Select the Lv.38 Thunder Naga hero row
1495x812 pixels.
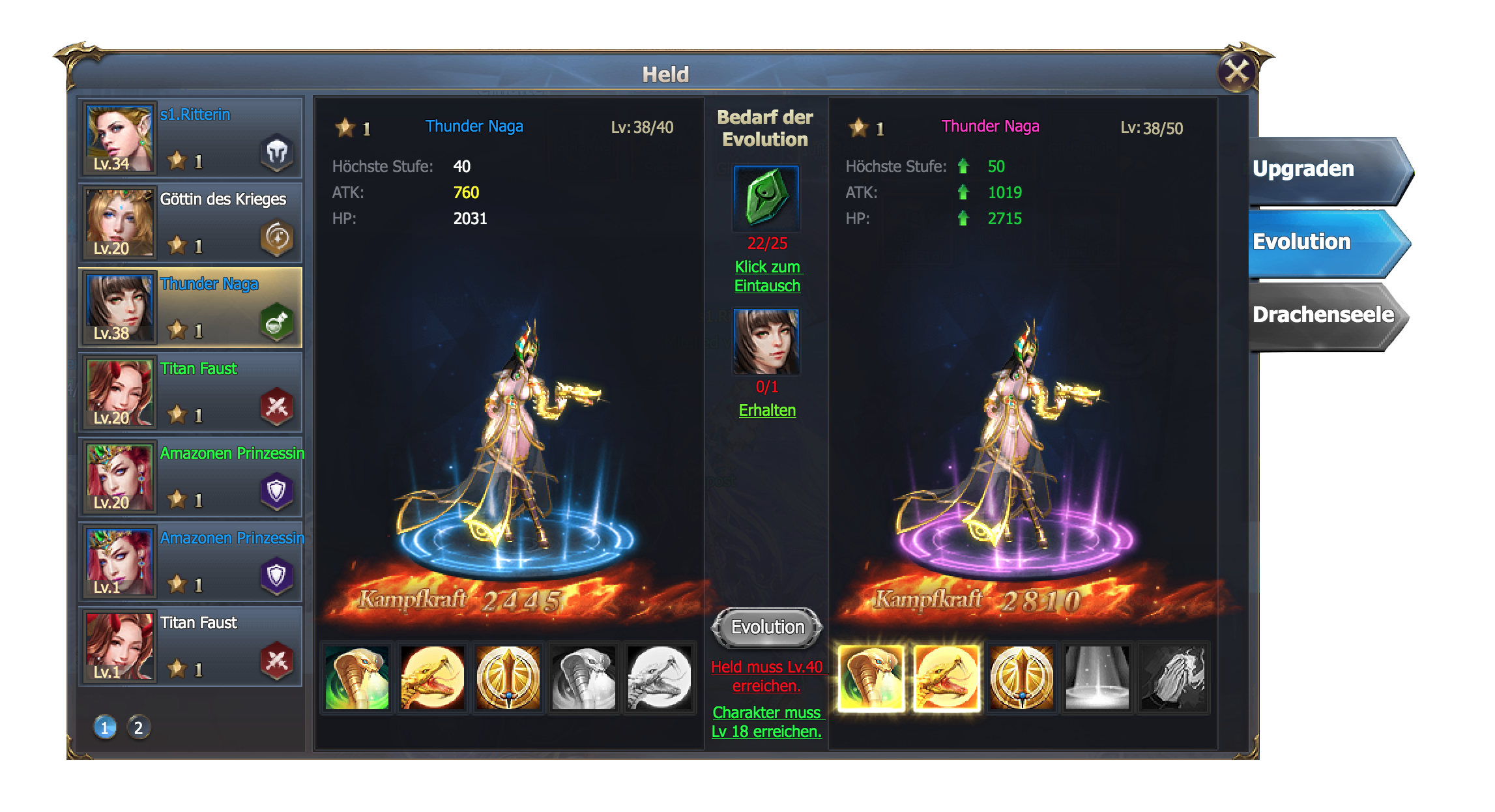(190, 307)
